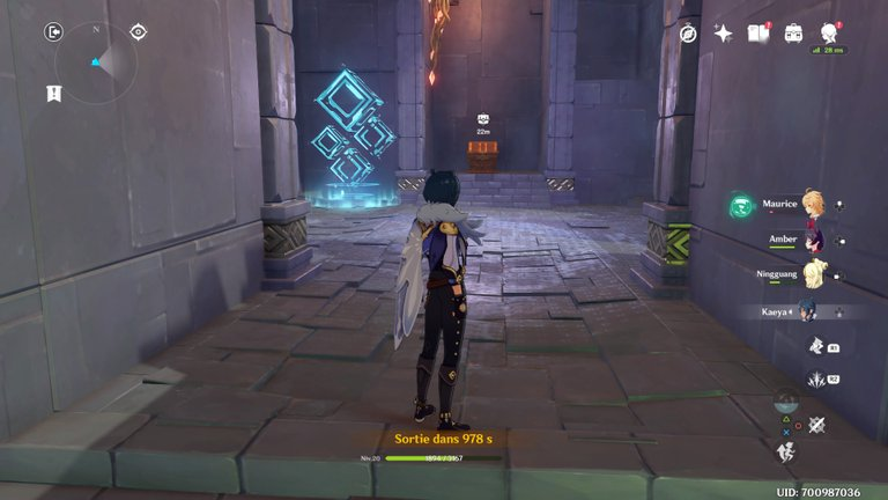This screenshot has width=888, height=500.
Task: Activate the elemental skill icon
Action: click(x=817, y=346)
